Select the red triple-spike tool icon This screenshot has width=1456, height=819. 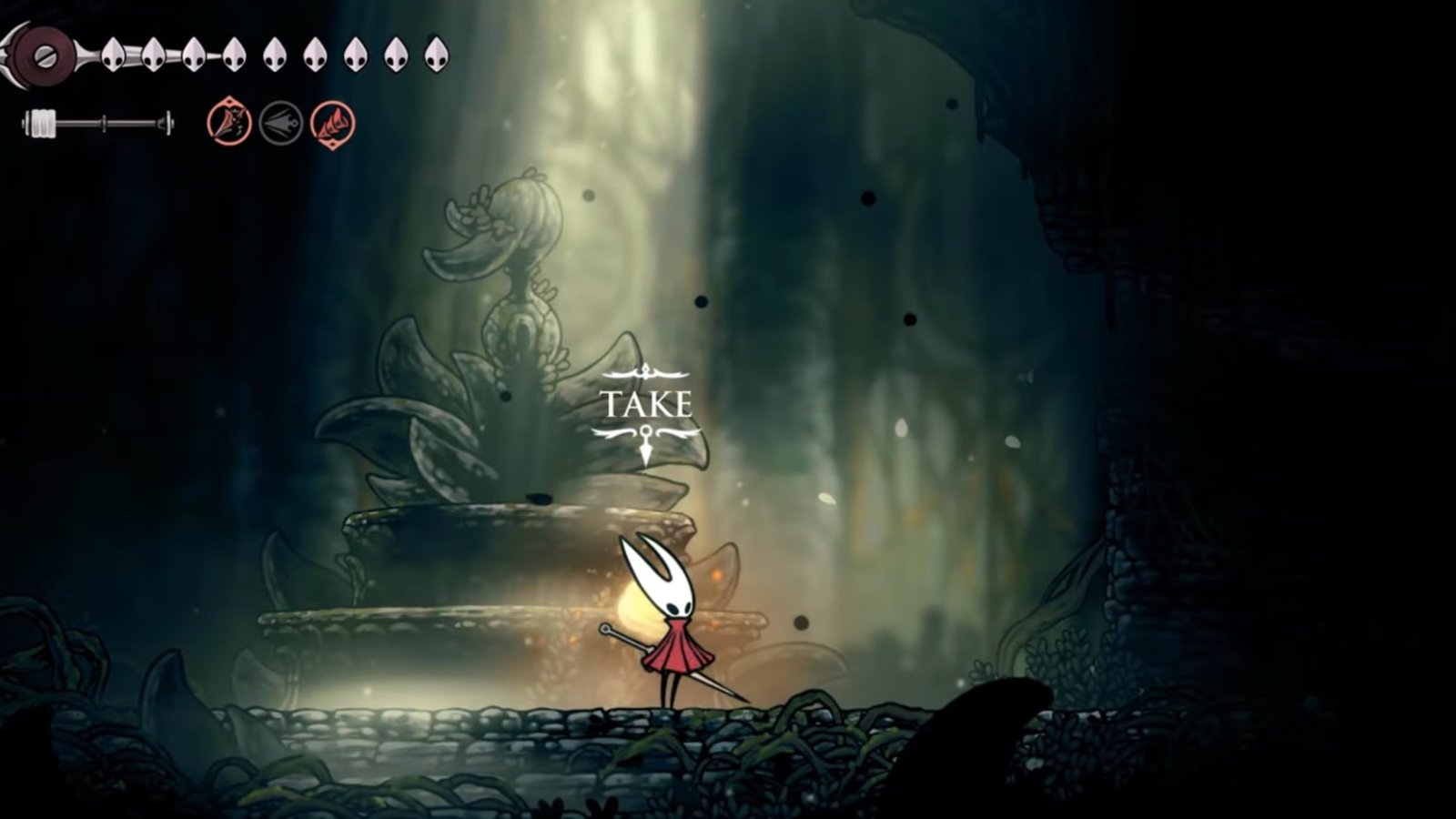pyautogui.click(x=332, y=124)
